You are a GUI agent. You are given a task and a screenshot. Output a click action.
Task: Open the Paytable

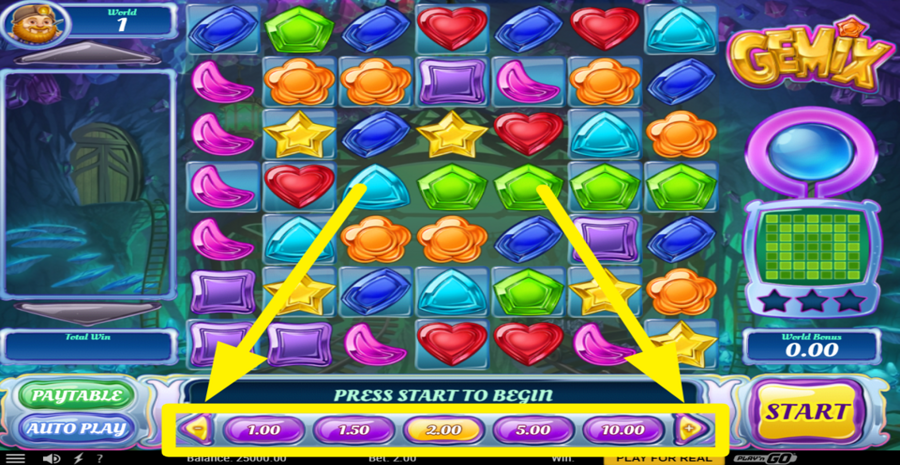76,396
